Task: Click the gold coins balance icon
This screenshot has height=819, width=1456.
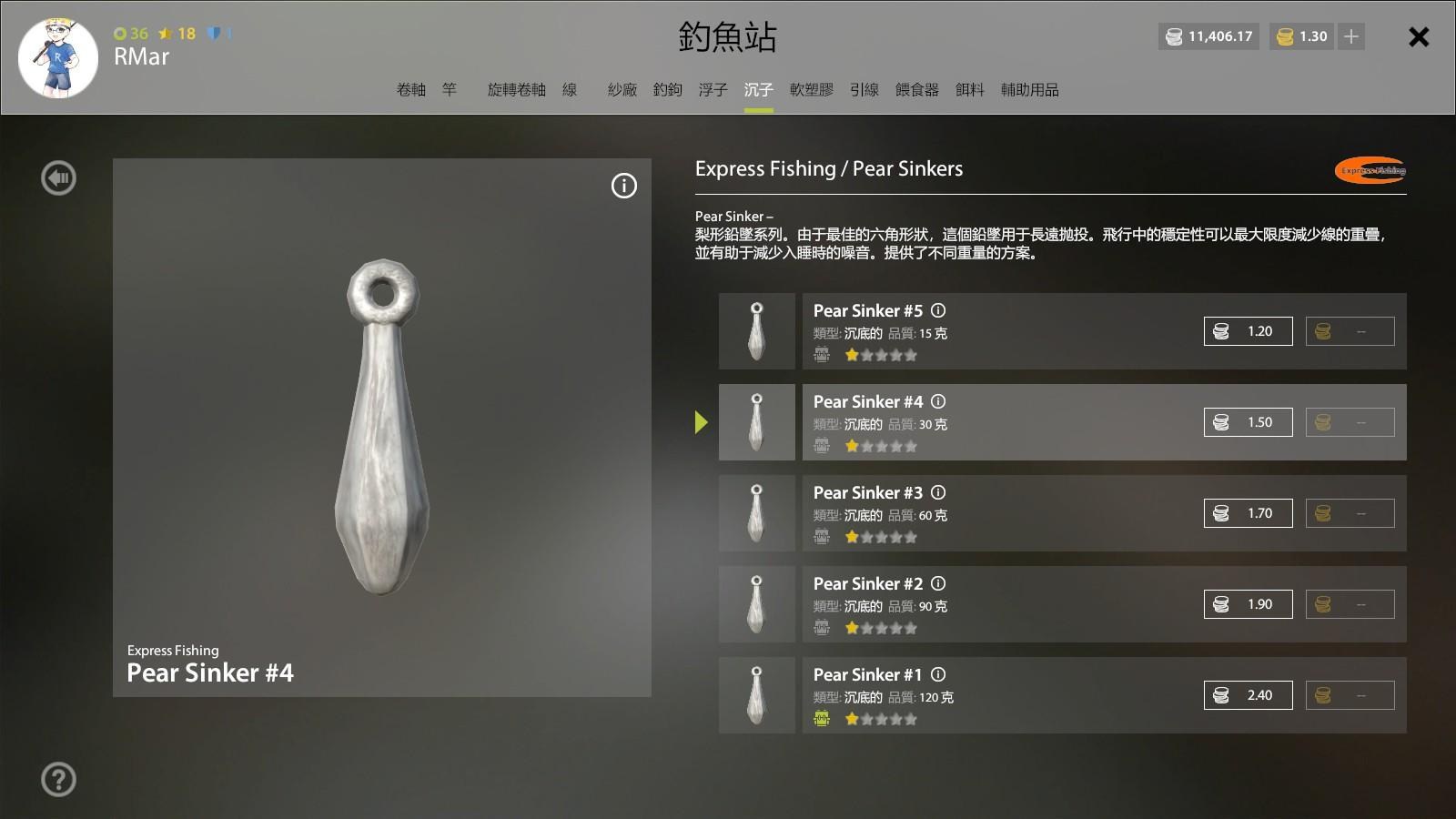Action: click(1287, 36)
